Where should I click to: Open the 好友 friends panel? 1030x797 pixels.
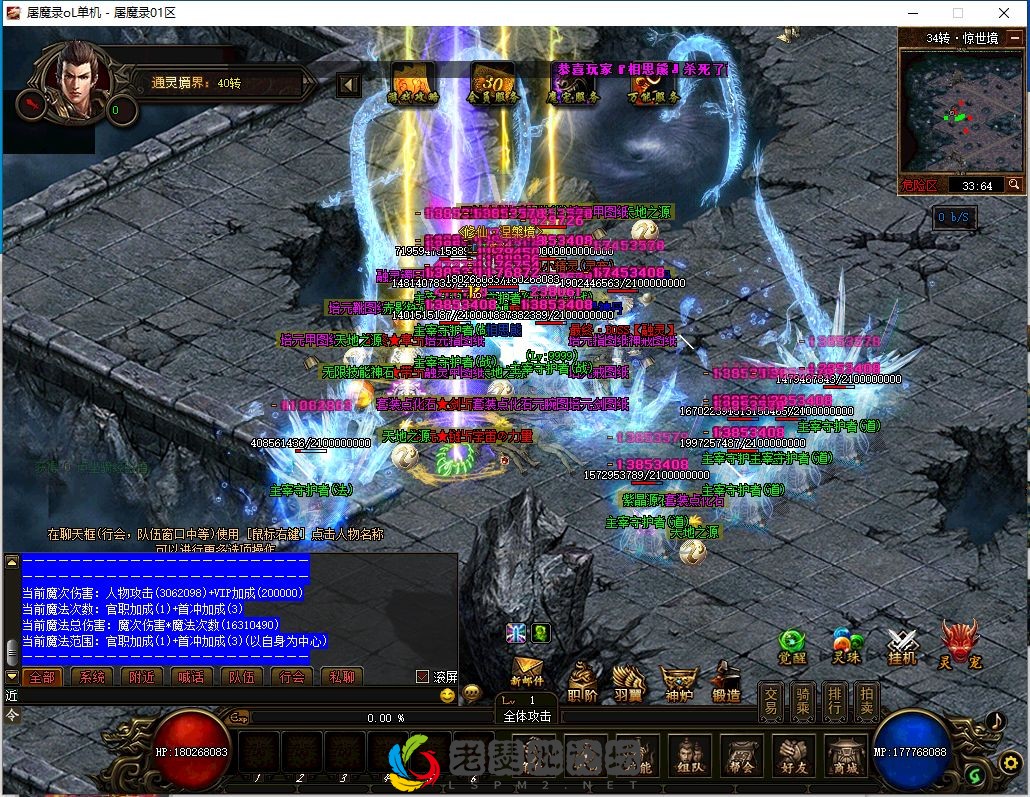pos(794,759)
